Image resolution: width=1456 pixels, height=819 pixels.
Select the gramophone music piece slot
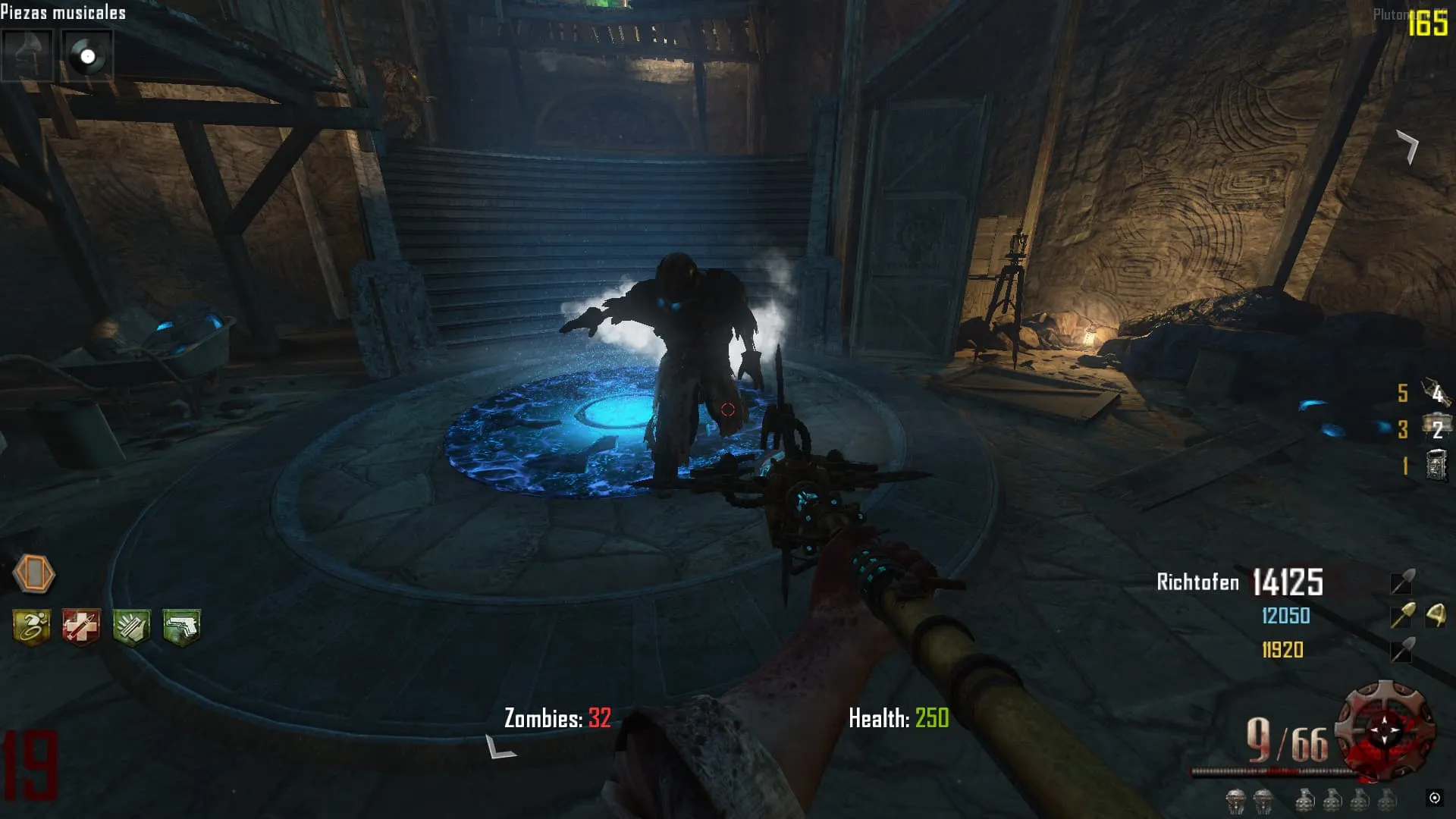click(x=27, y=55)
